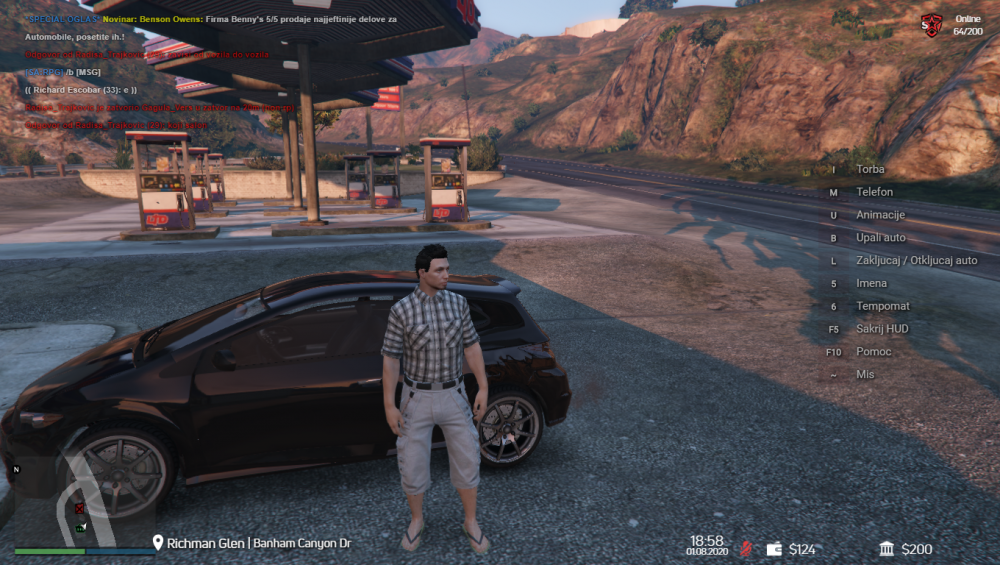Click the red server logo badge
The width and height of the screenshot is (1000, 565).
click(931, 26)
